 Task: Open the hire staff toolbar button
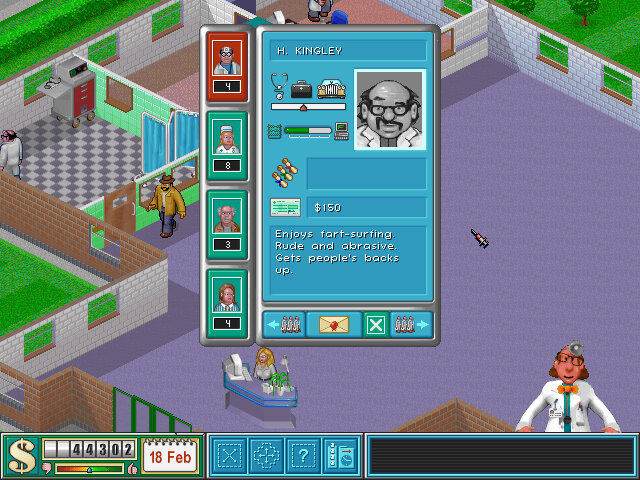tap(340, 456)
